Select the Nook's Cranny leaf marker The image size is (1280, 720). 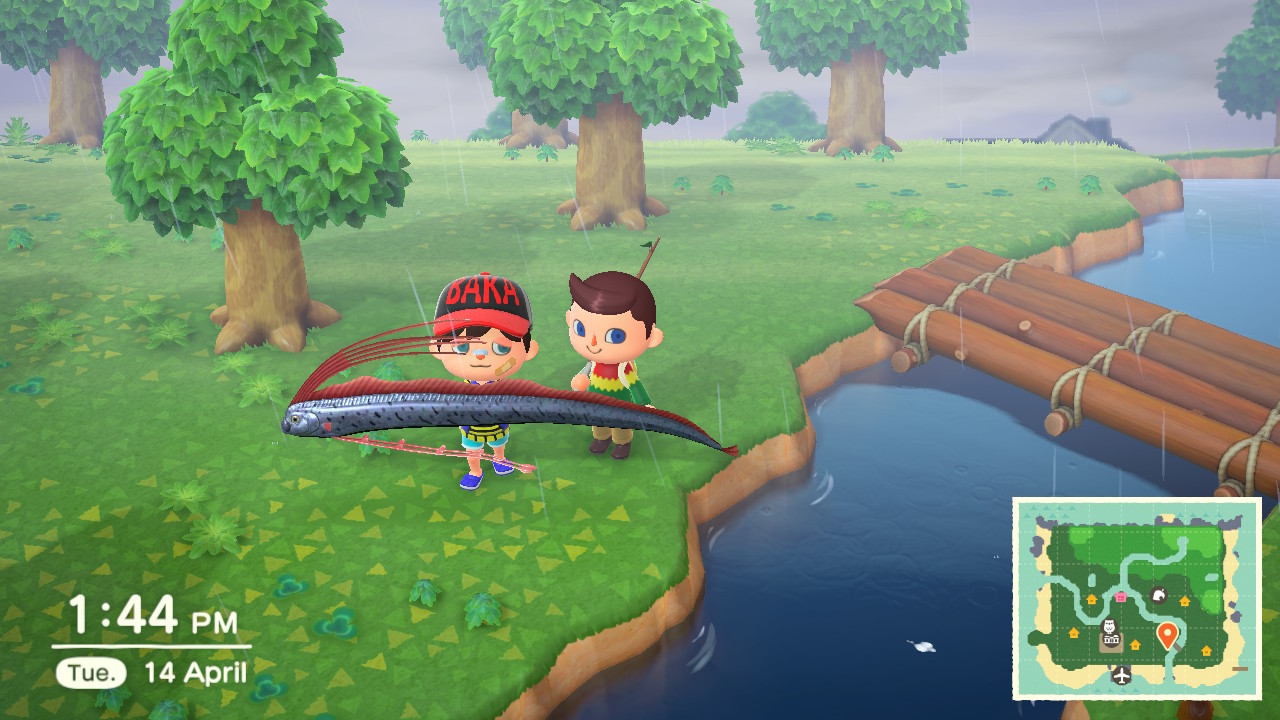pos(1159,596)
